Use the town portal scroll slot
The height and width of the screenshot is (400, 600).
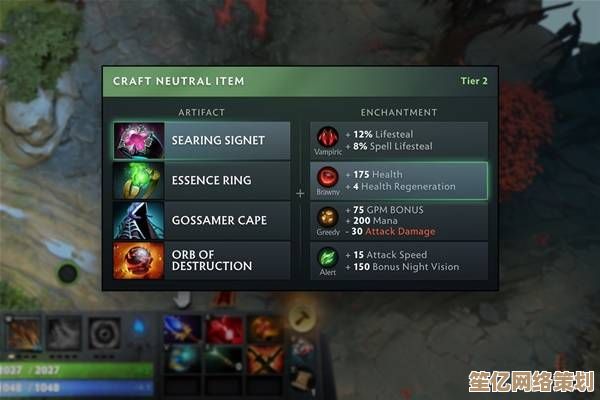pyautogui.click(x=302, y=378)
